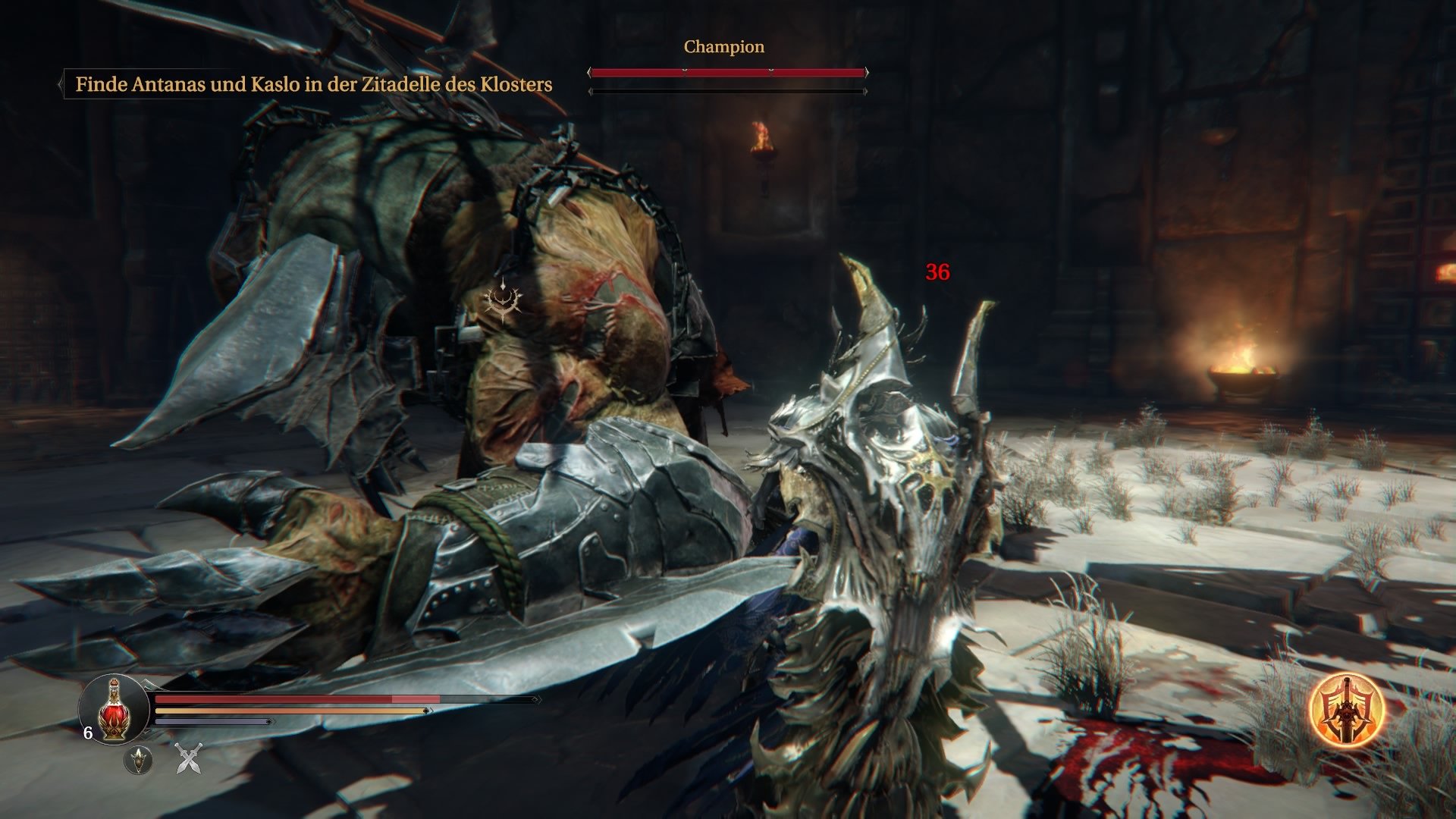Expand the quest banner left chevron
Viewport: 1456px width, 819px height.
[61, 84]
